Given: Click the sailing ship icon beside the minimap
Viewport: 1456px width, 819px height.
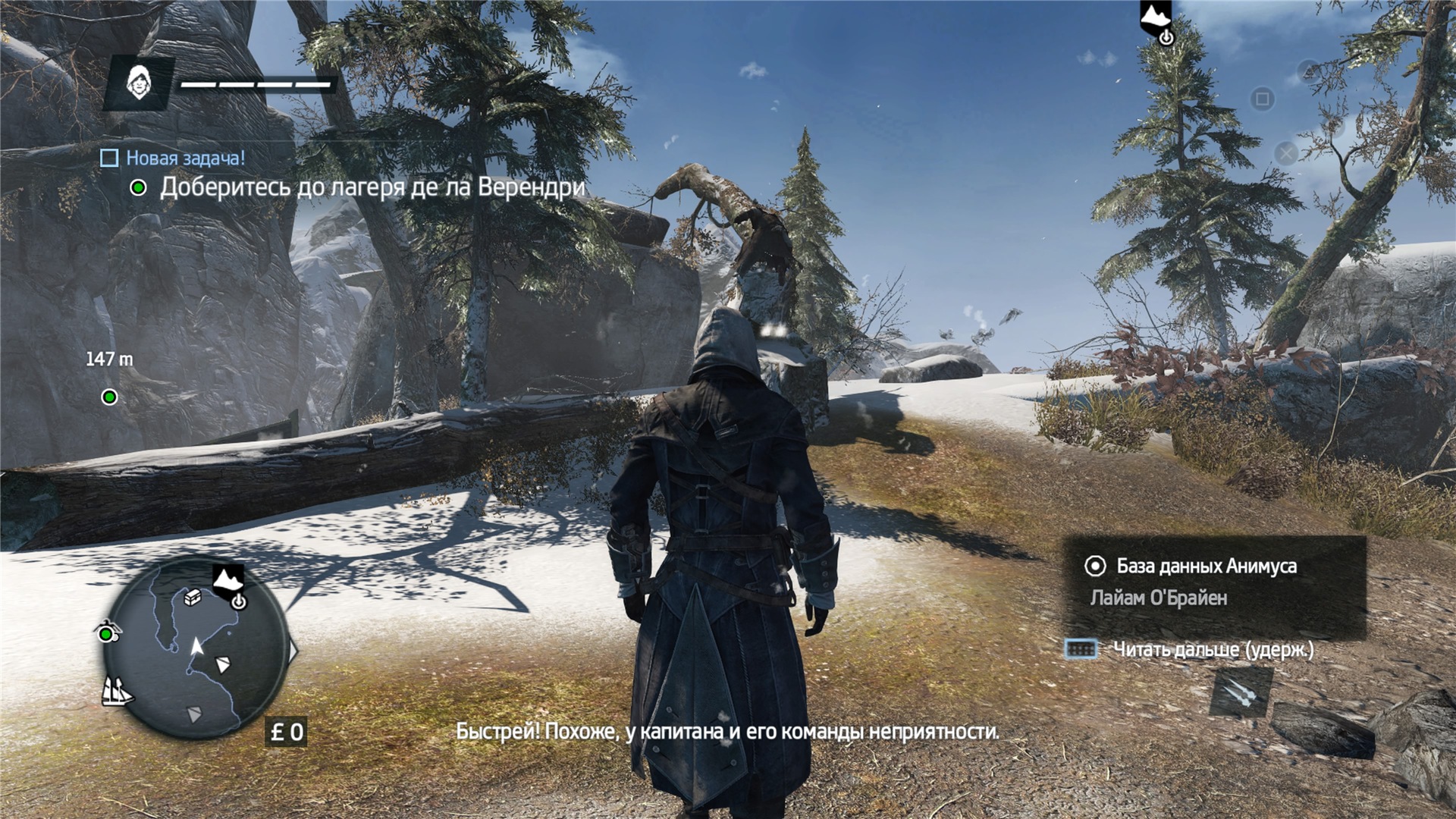Looking at the screenshot, I should click(117, 691).
